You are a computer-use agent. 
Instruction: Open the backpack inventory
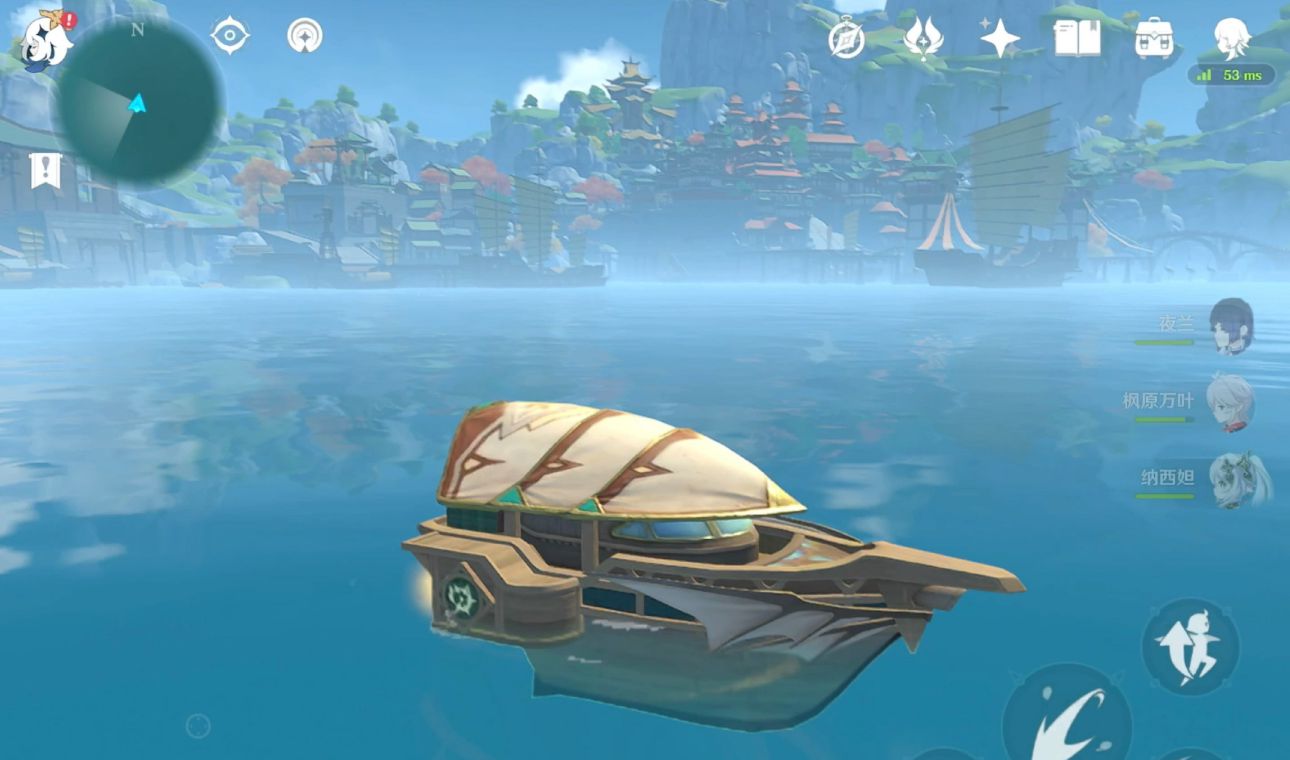[1154, 39]
